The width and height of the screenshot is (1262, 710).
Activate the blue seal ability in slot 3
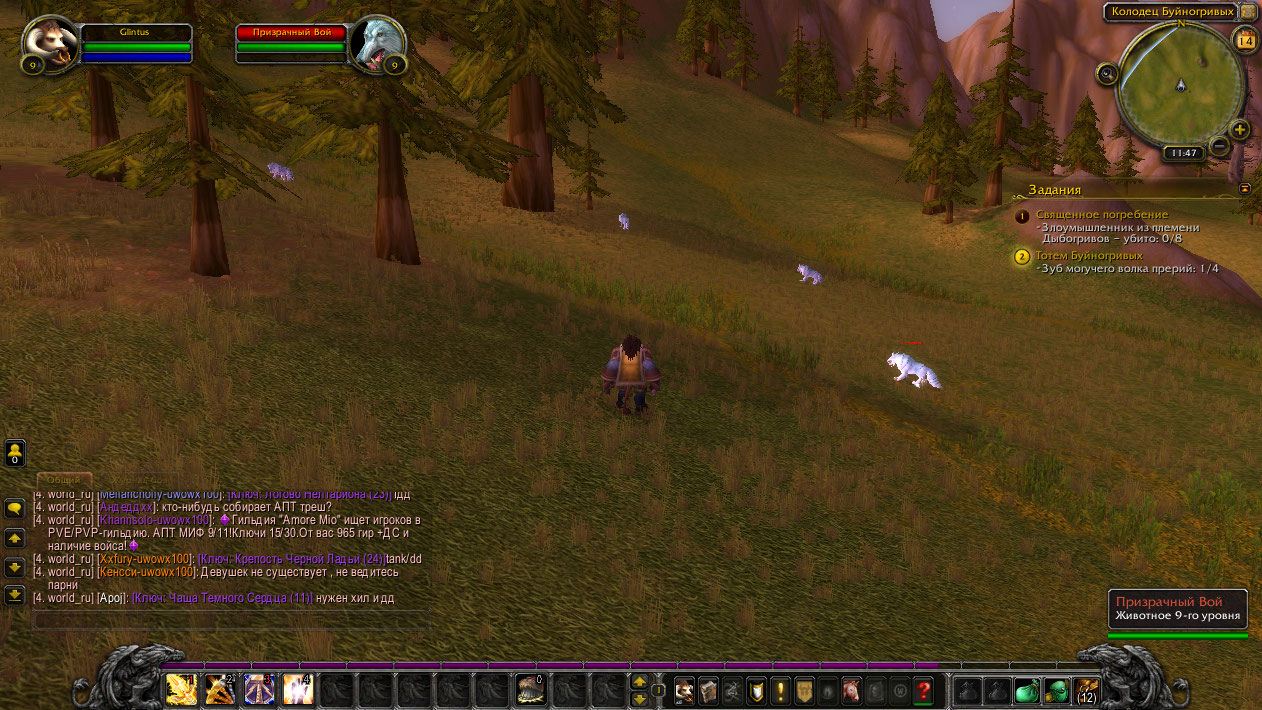coord(259,689)
